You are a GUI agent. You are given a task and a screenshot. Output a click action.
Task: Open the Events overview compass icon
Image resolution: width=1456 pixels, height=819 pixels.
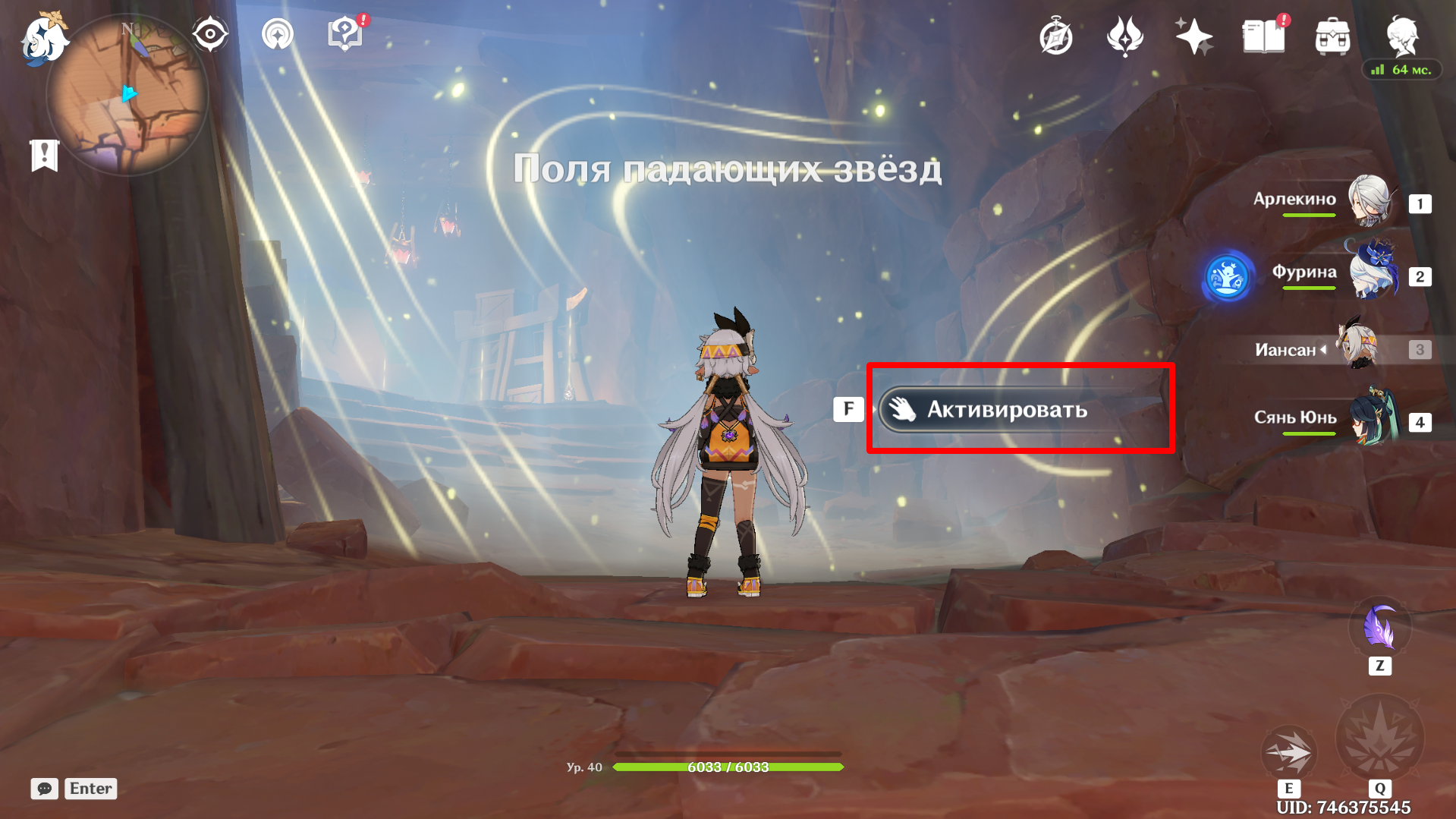tap(1055, 34)
